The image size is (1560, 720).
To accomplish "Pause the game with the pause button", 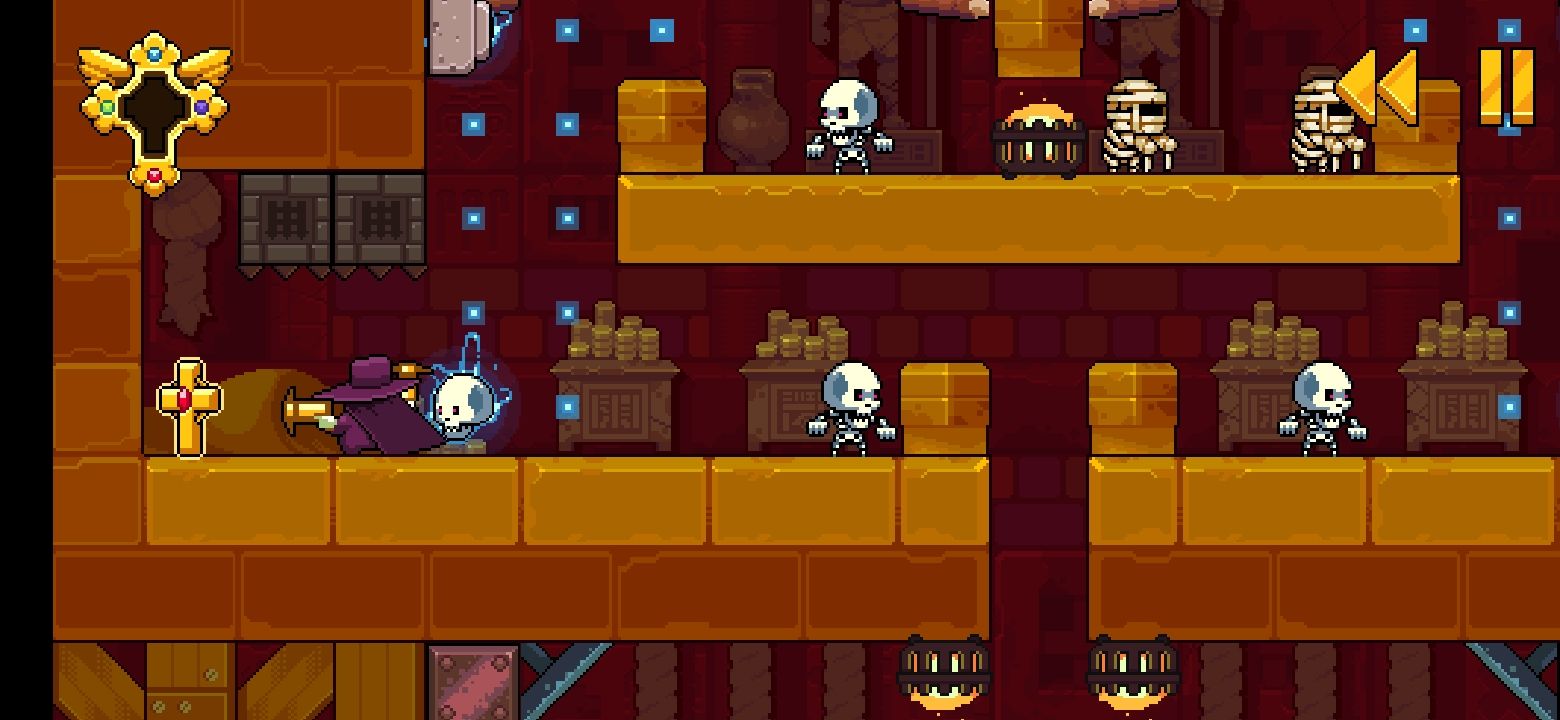I will pos(1506,86).
